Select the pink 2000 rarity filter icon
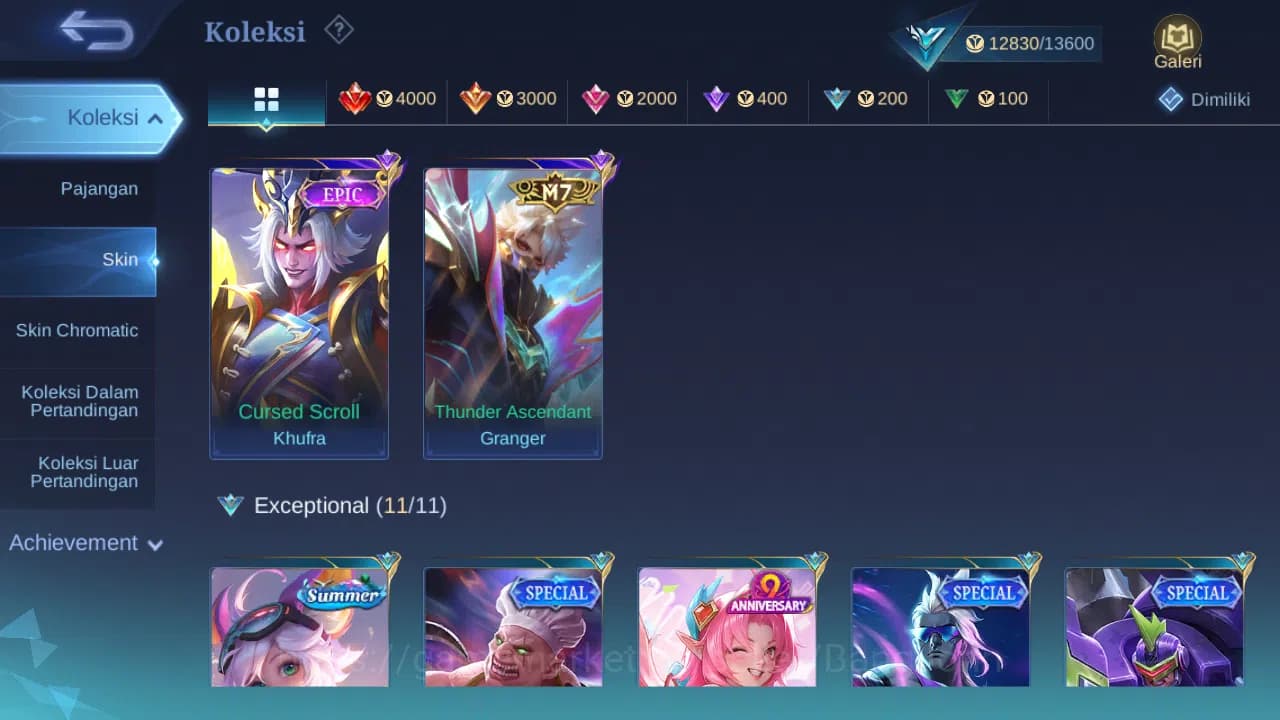This screenshot has width=1280, height=720. click(627, 99)
